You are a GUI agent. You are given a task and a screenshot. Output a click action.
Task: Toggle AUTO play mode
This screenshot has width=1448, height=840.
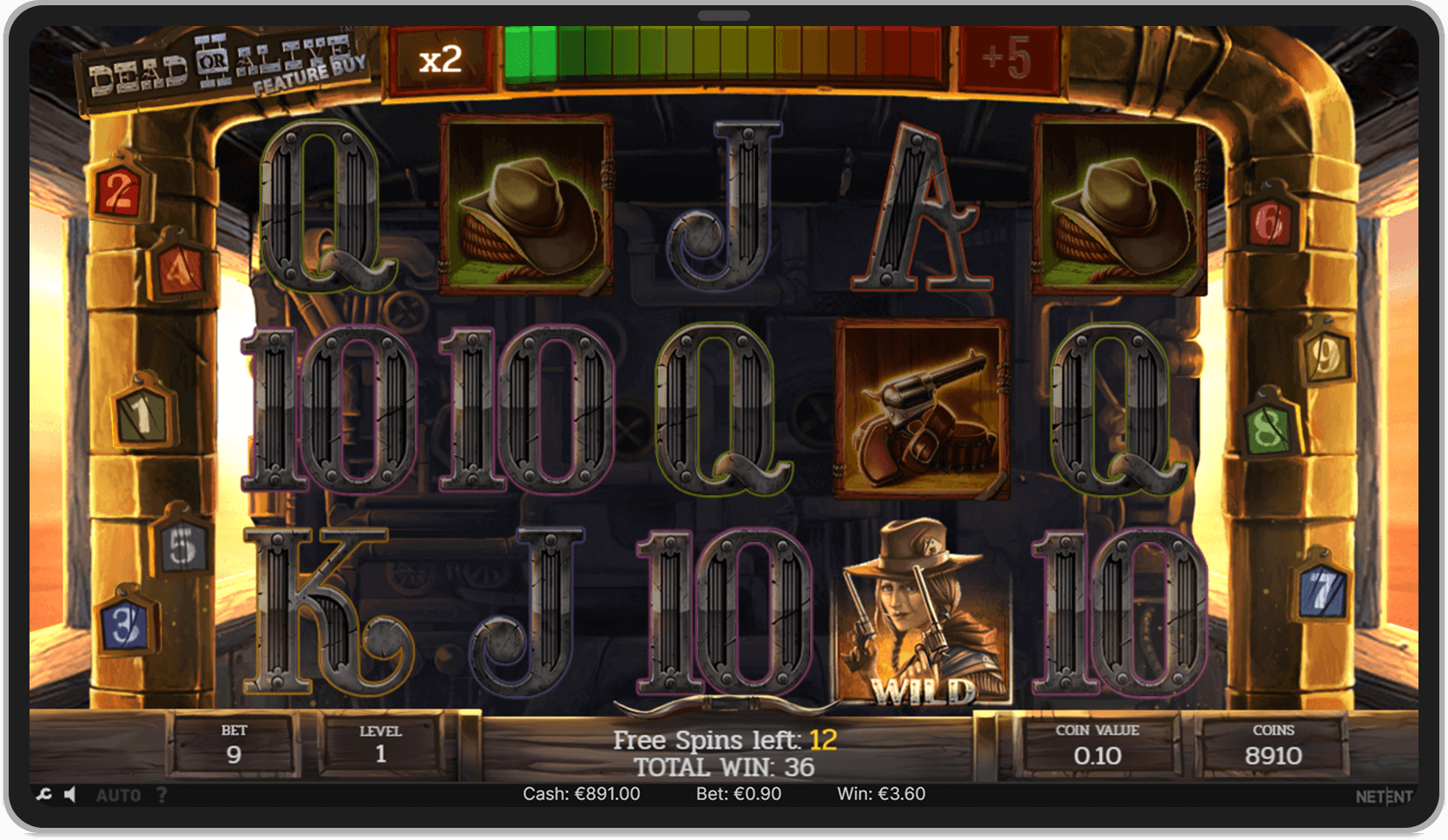pos(121,793)
